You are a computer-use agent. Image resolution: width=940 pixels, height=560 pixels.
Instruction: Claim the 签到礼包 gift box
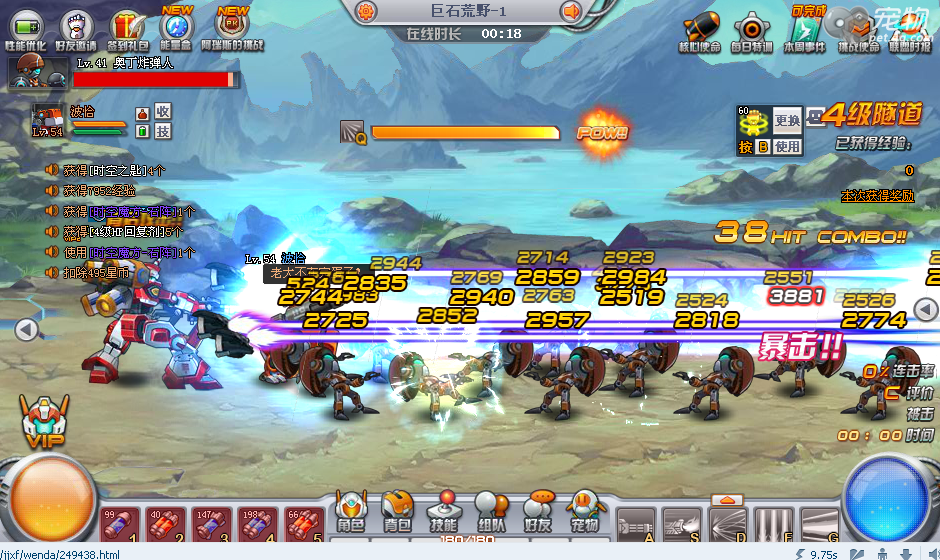click(x=127, y=27)
